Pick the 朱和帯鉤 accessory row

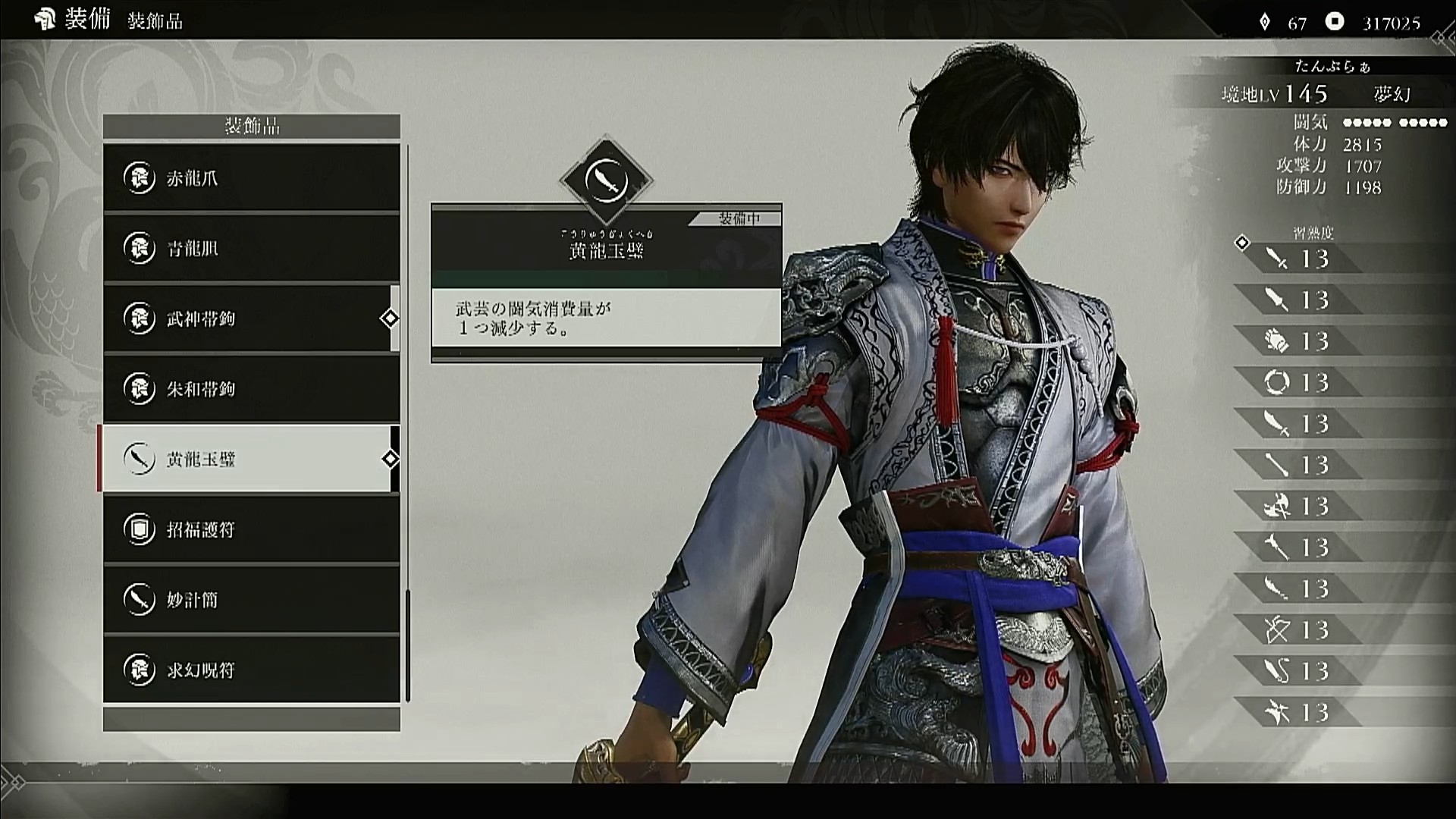(251, 389)
